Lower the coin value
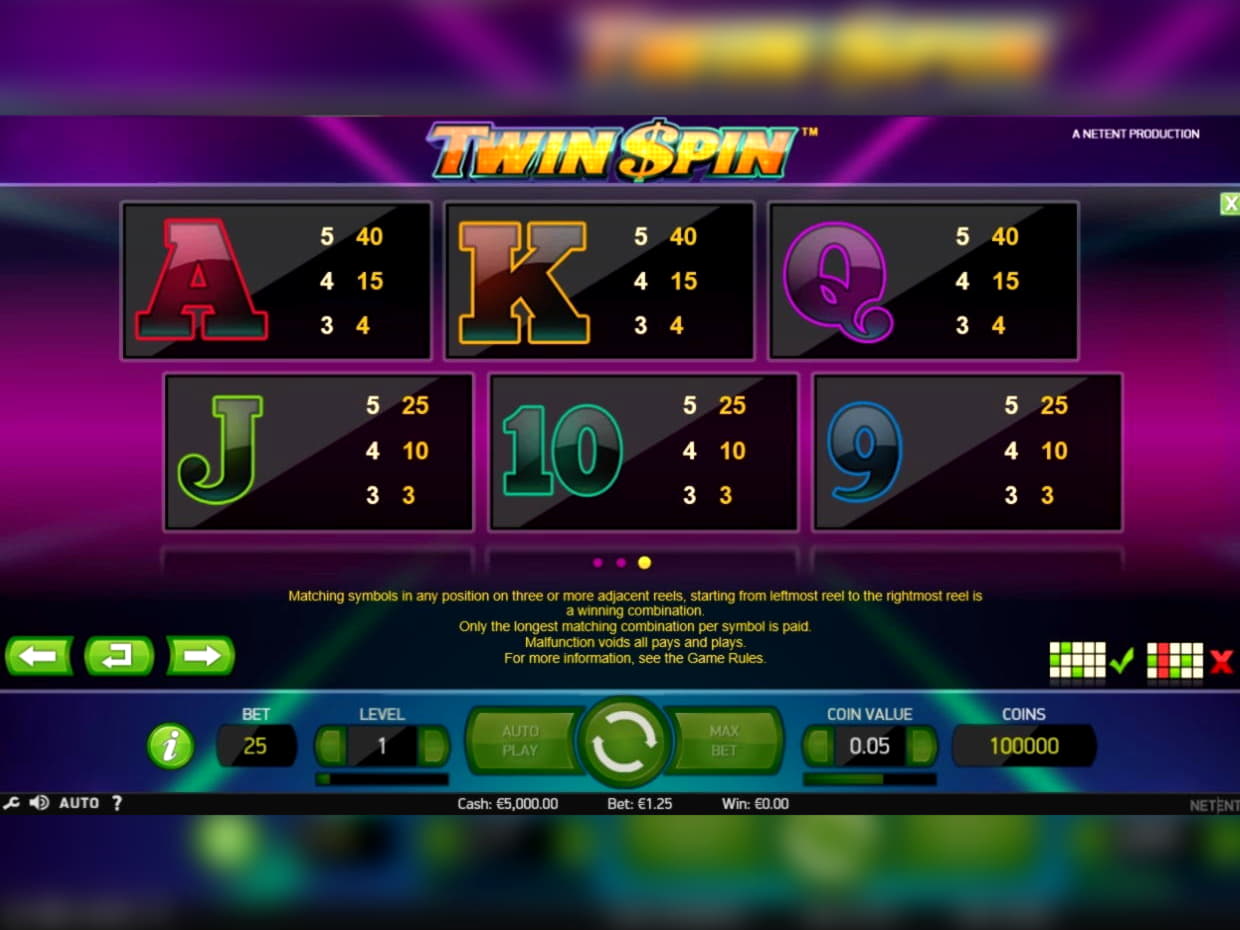The width and height of the screenshot is (1240, 930). click(819, 746)
